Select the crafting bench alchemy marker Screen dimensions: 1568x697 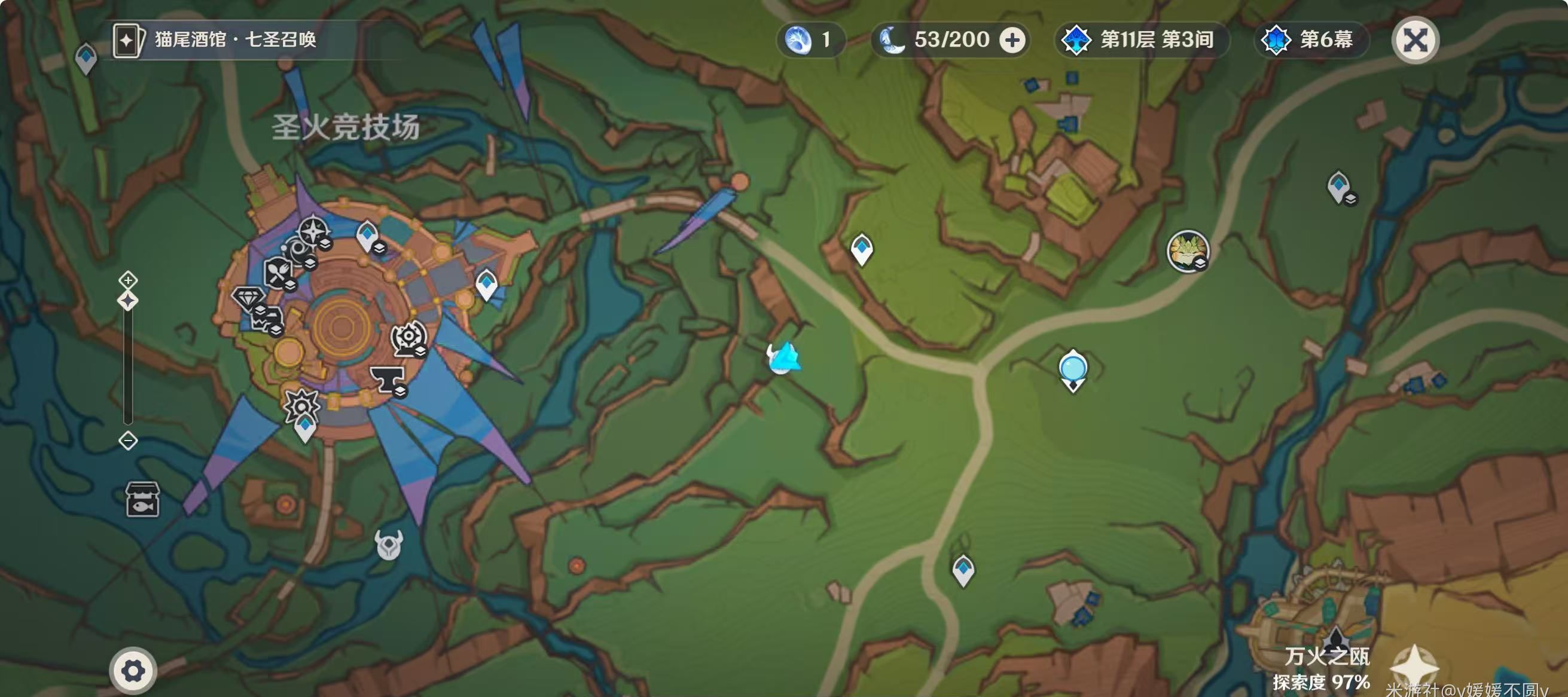pyautogui.click(x=408, y=338)
